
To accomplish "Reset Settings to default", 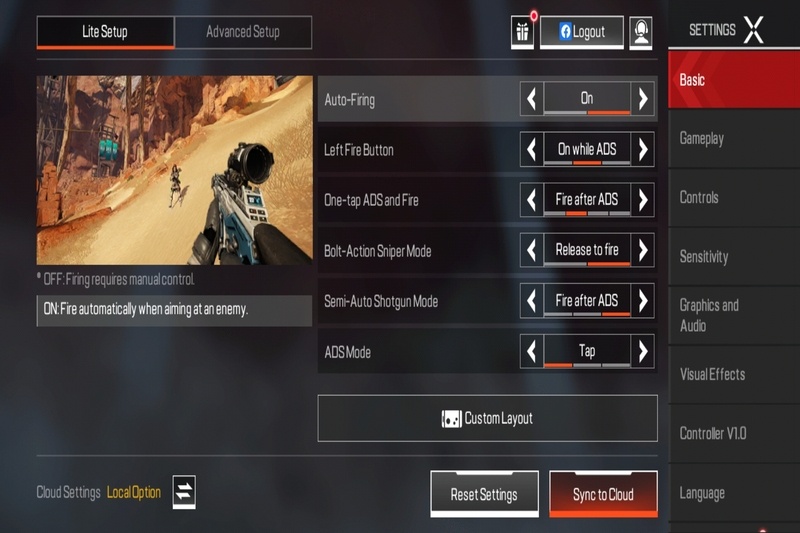I will (484, 494).
